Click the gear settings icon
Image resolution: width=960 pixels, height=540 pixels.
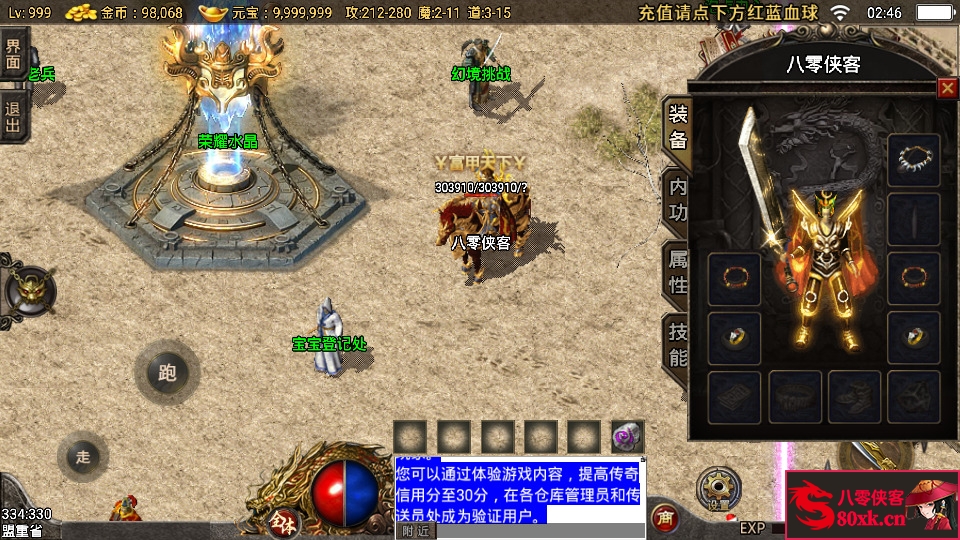point(719,486)
